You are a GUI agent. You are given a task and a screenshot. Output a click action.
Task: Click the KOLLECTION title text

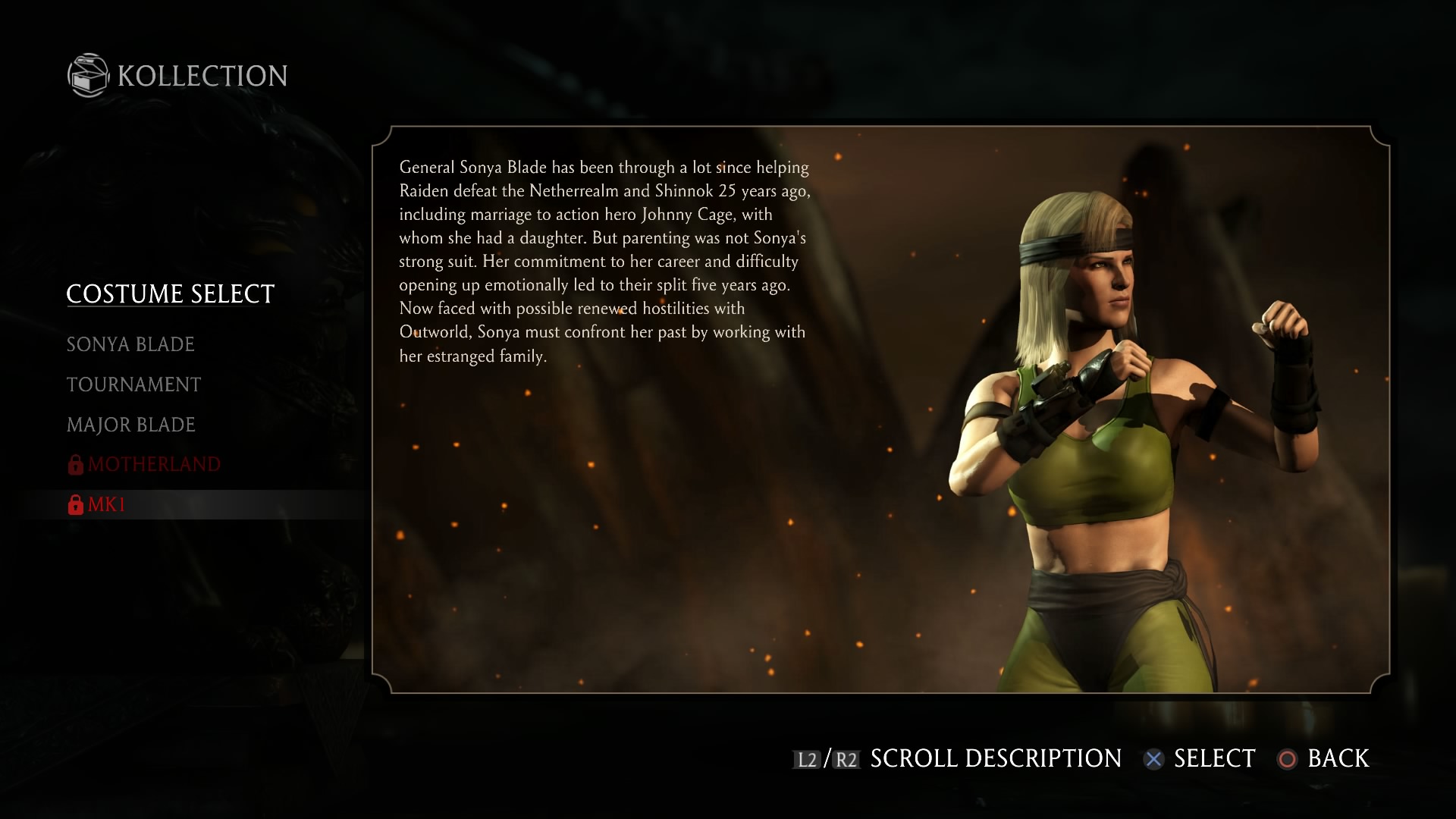(200, 75)
